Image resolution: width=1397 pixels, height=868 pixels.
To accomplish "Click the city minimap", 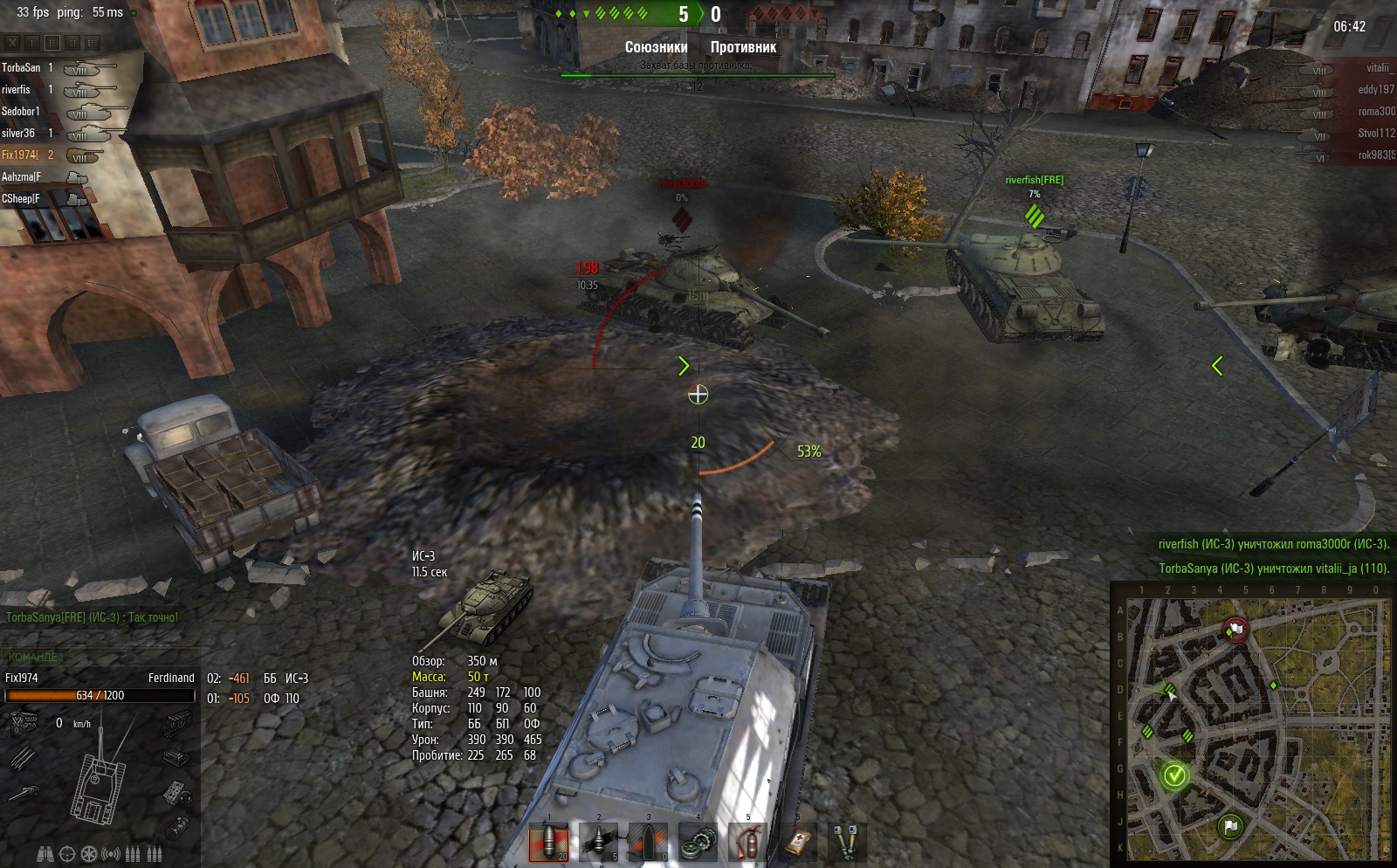I will [x=1253, y=726].
